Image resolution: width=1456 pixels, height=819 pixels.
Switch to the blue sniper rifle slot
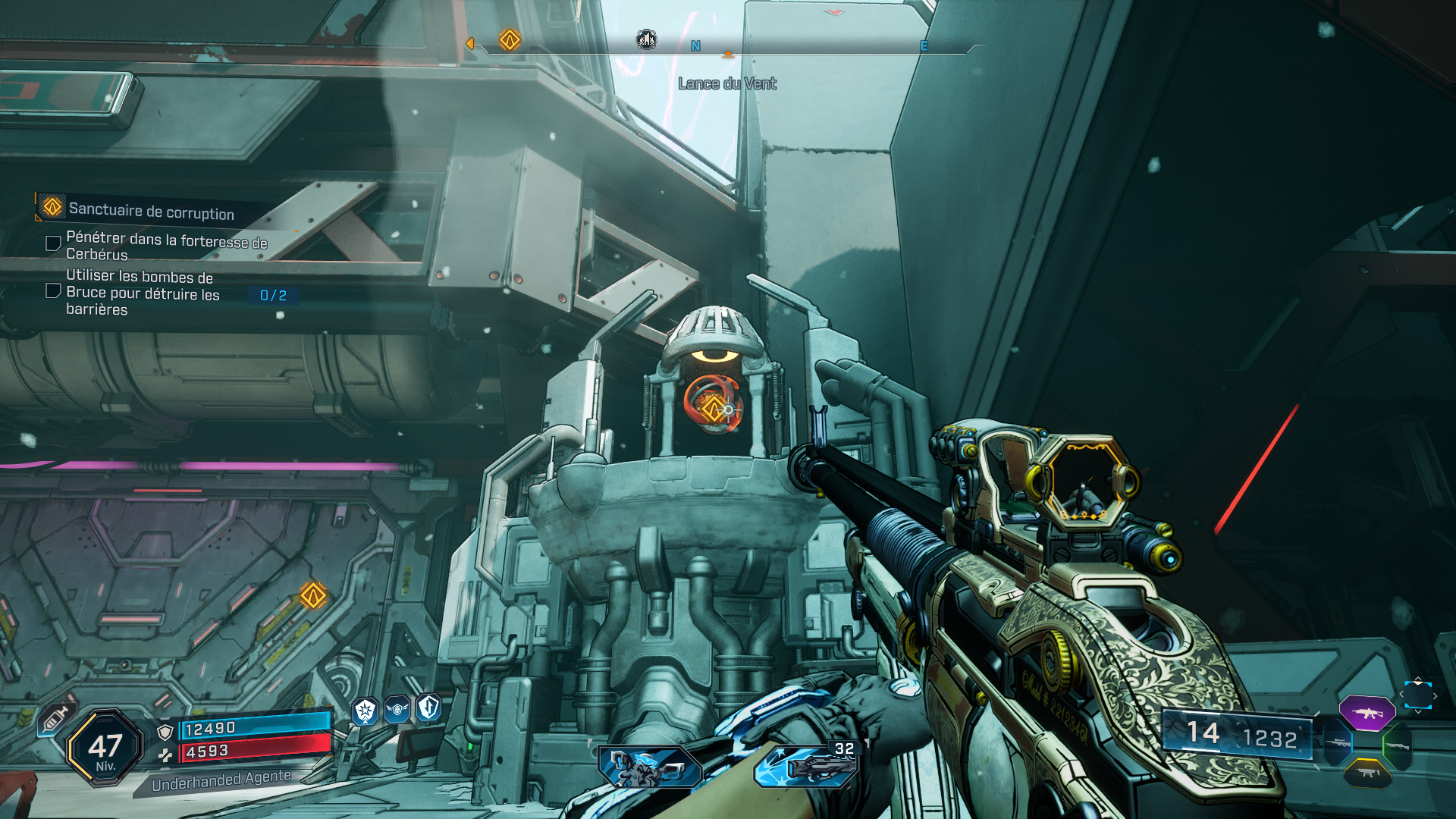pyautogui.click(x=1339, y=743)
